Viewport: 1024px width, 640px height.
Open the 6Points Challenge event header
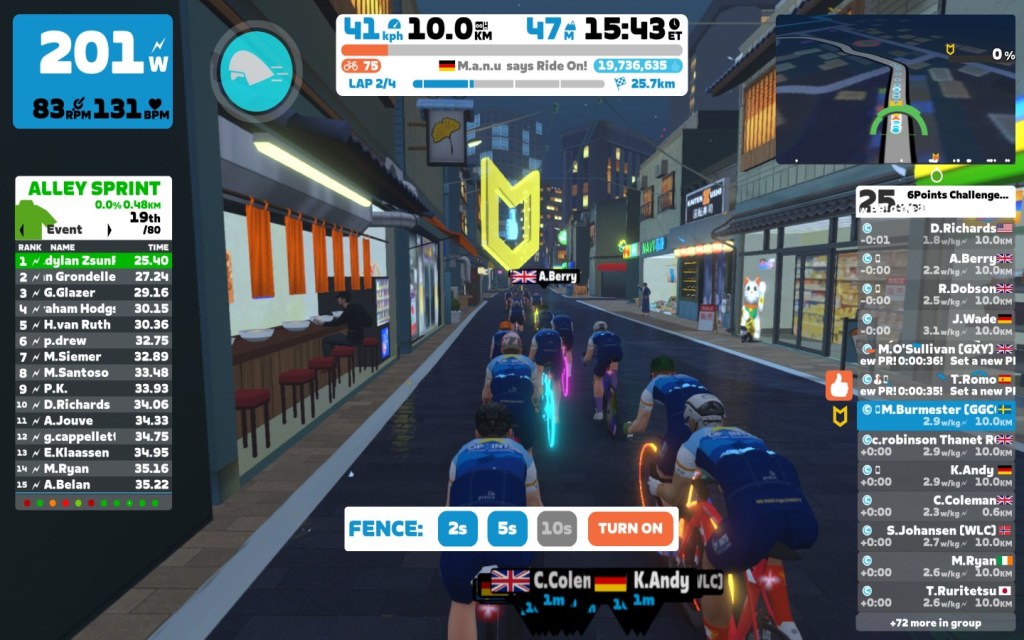(x=936, y=201)
